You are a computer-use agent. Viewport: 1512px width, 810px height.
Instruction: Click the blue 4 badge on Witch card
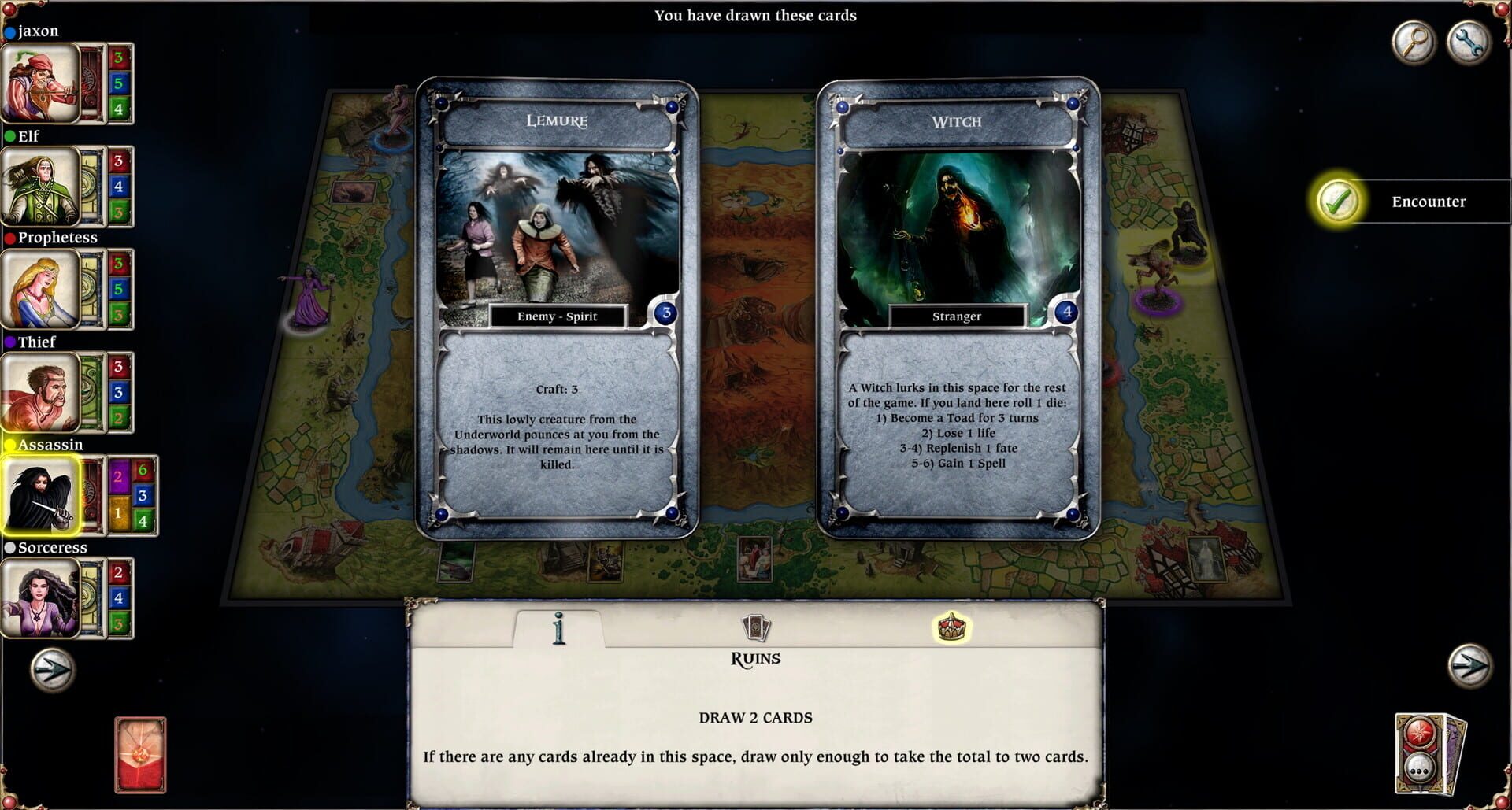tap(1068, 313)
